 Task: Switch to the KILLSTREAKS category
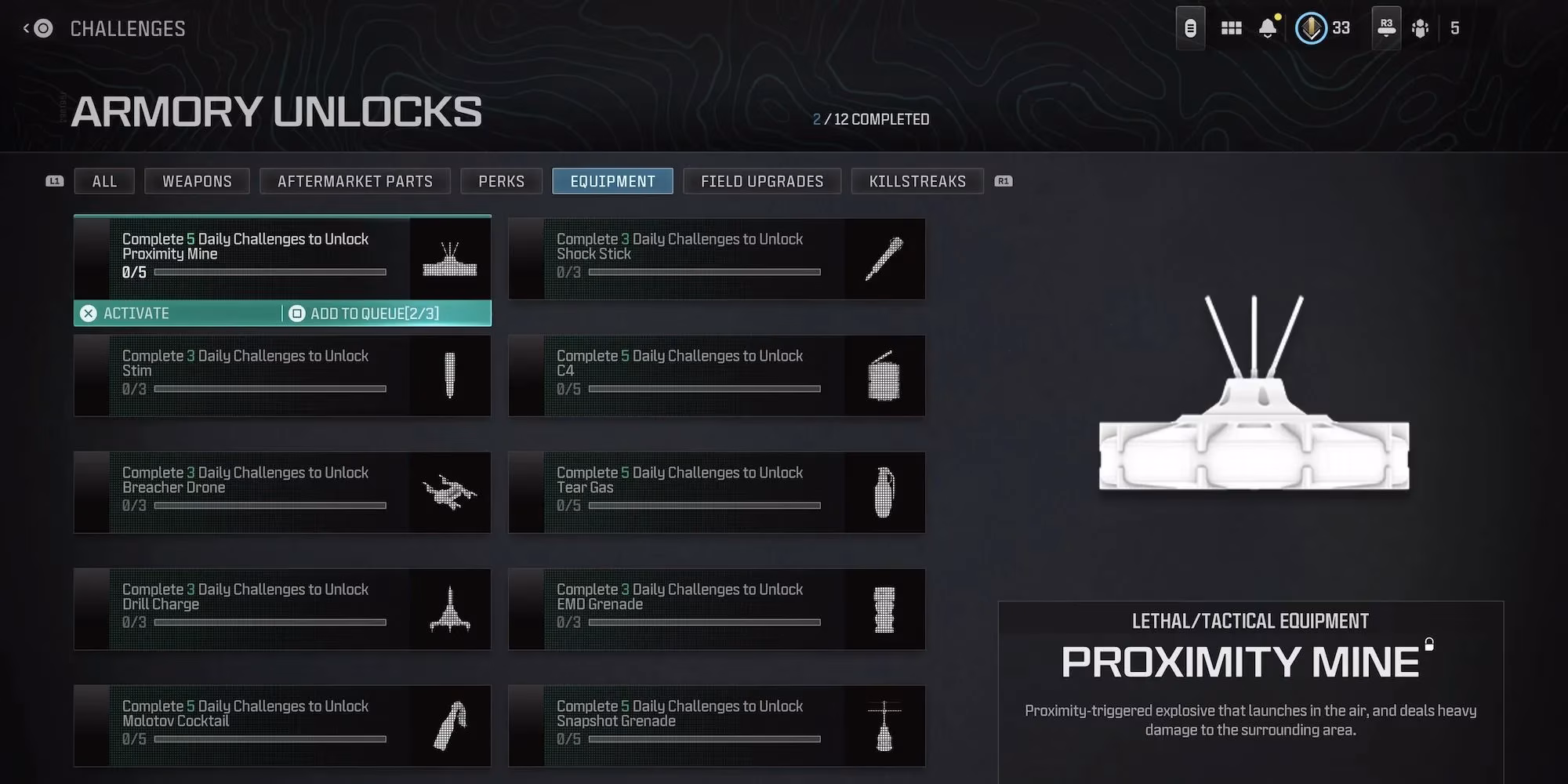pyautogui.click(x=916, y=181)
